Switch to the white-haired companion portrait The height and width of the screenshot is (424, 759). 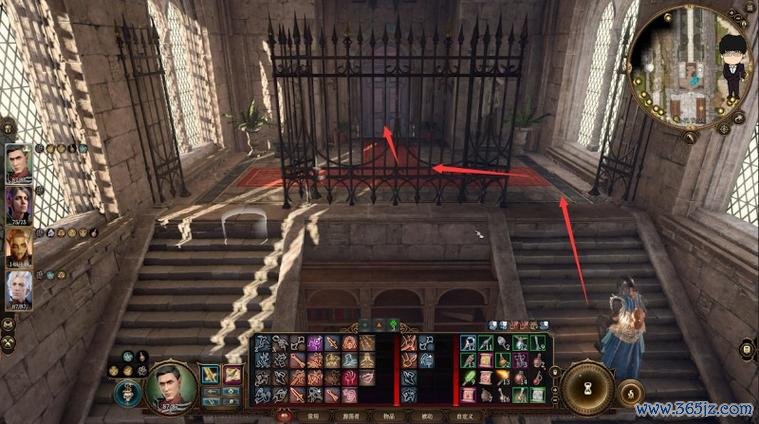click(18, 290)
